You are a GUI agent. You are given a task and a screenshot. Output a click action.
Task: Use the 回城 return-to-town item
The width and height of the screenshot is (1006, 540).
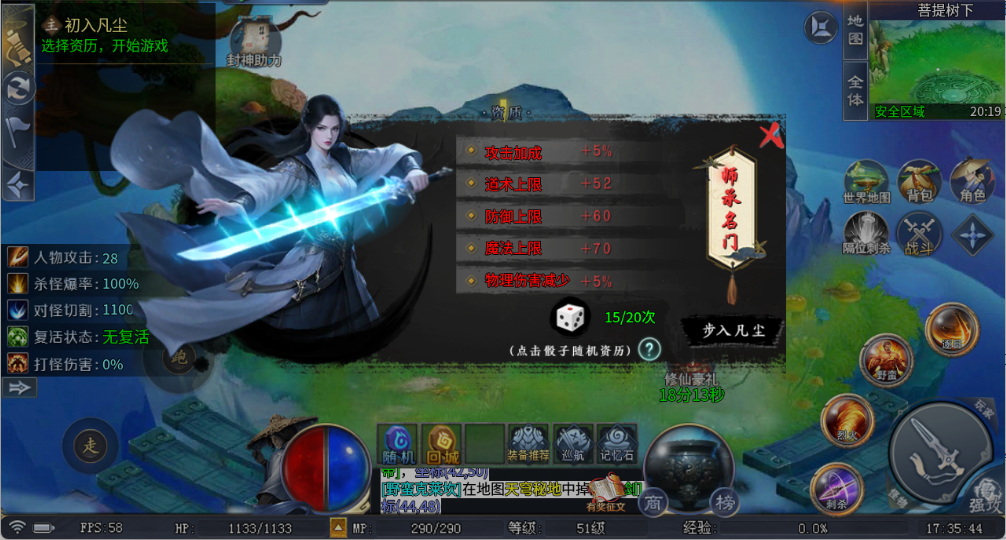tap(441, 443)
